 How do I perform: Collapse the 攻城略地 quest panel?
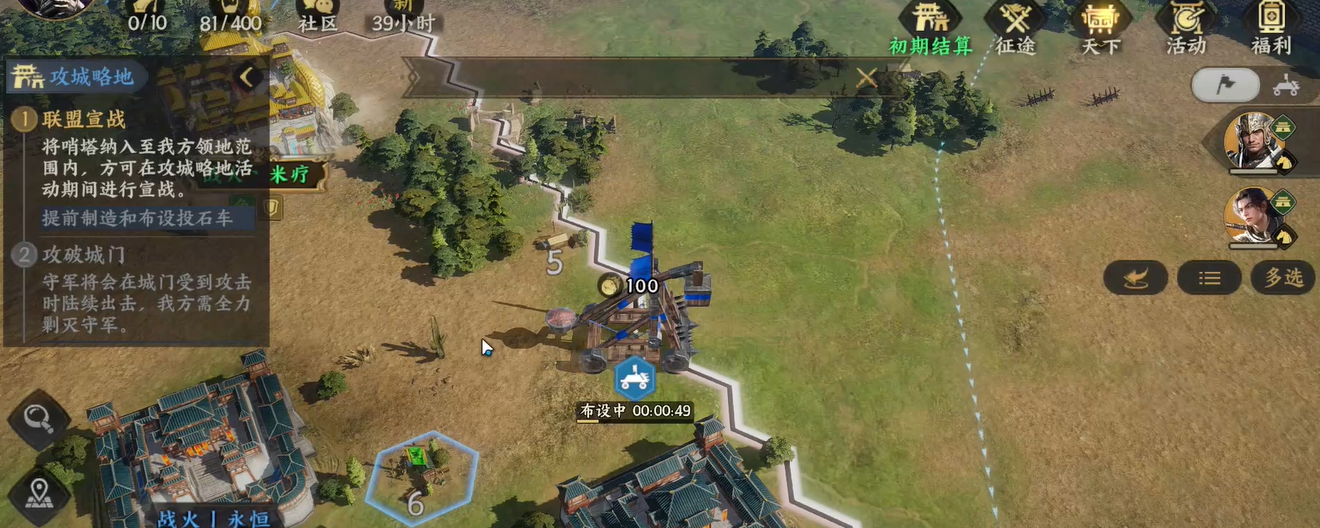247,76
